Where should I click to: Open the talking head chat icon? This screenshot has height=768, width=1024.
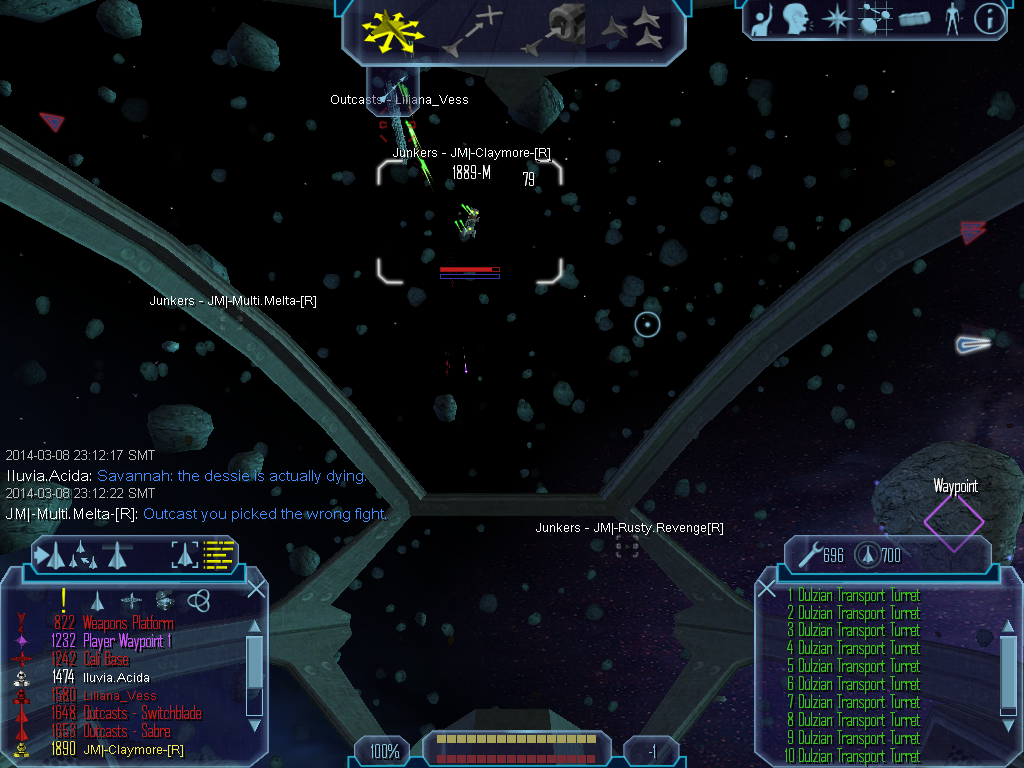point(796,19)
